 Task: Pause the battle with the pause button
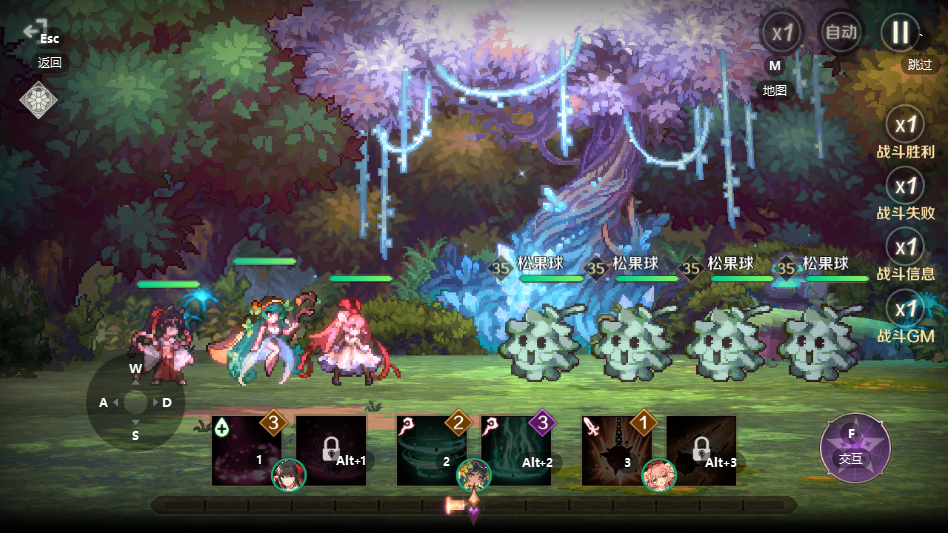pyautogui.click(x=899, y=32)
